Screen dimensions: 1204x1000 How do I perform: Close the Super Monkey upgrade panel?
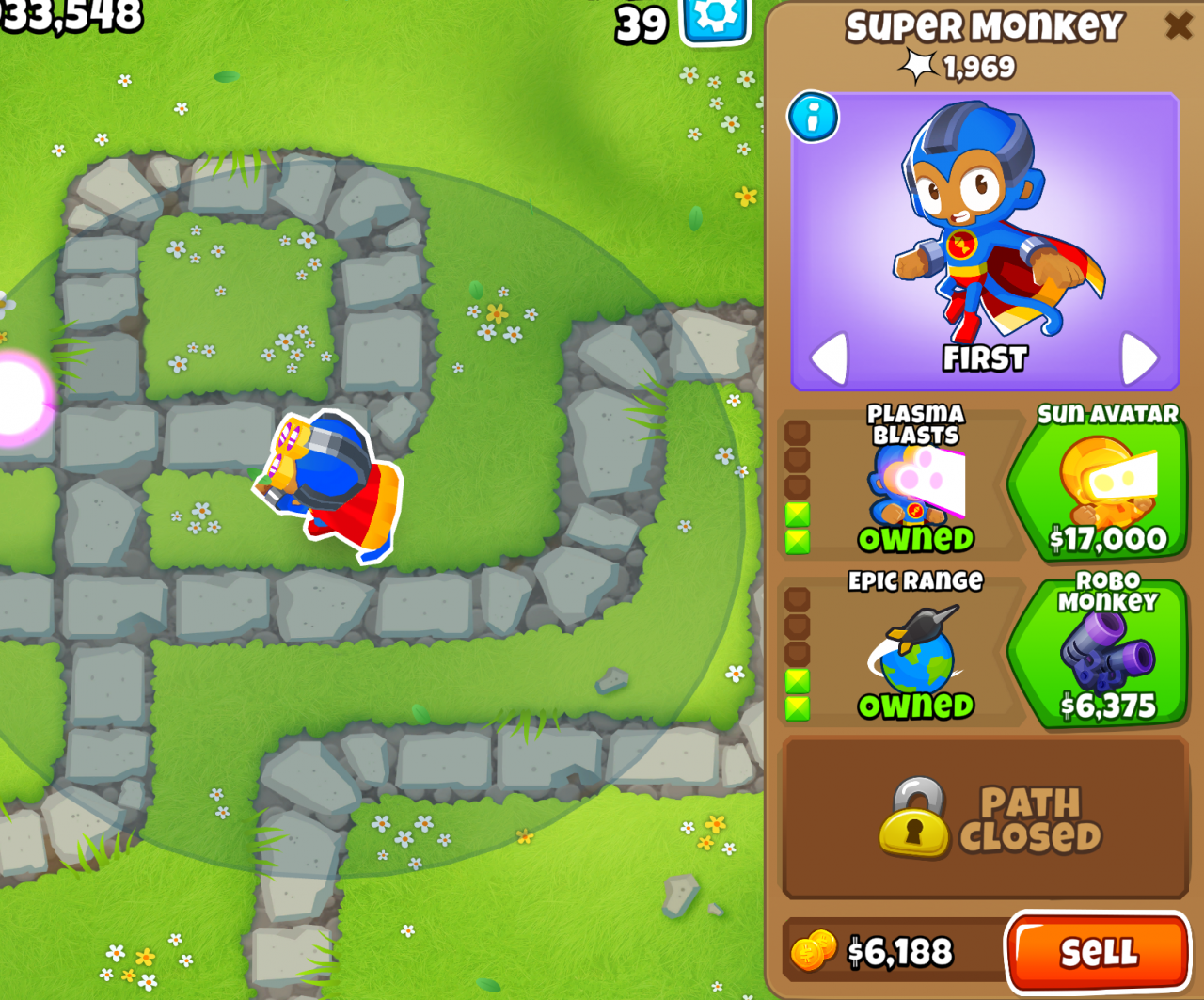1179,25
